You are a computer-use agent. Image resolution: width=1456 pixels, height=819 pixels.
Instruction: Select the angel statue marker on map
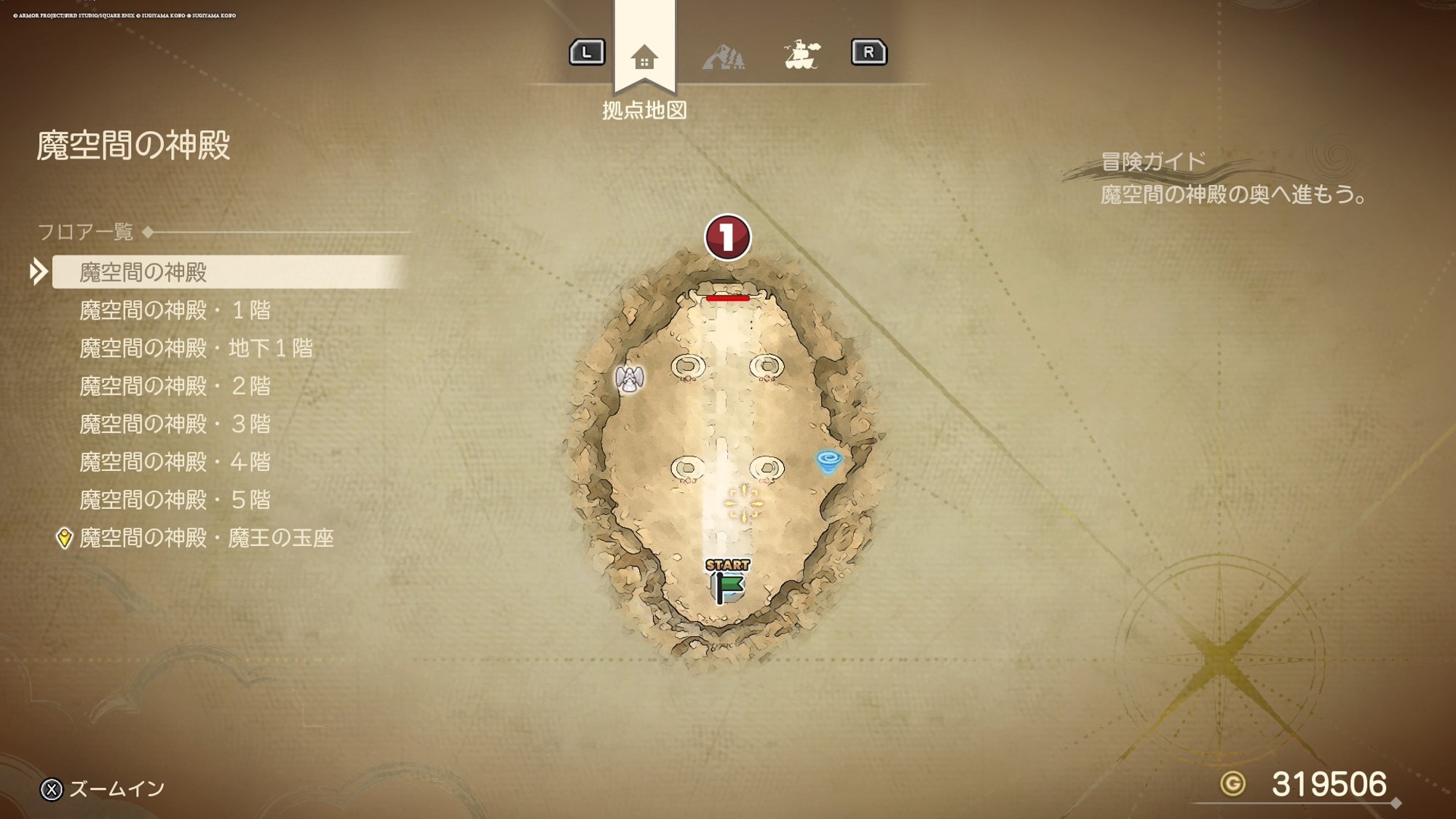pyautogui.click(x=630, y=379)
